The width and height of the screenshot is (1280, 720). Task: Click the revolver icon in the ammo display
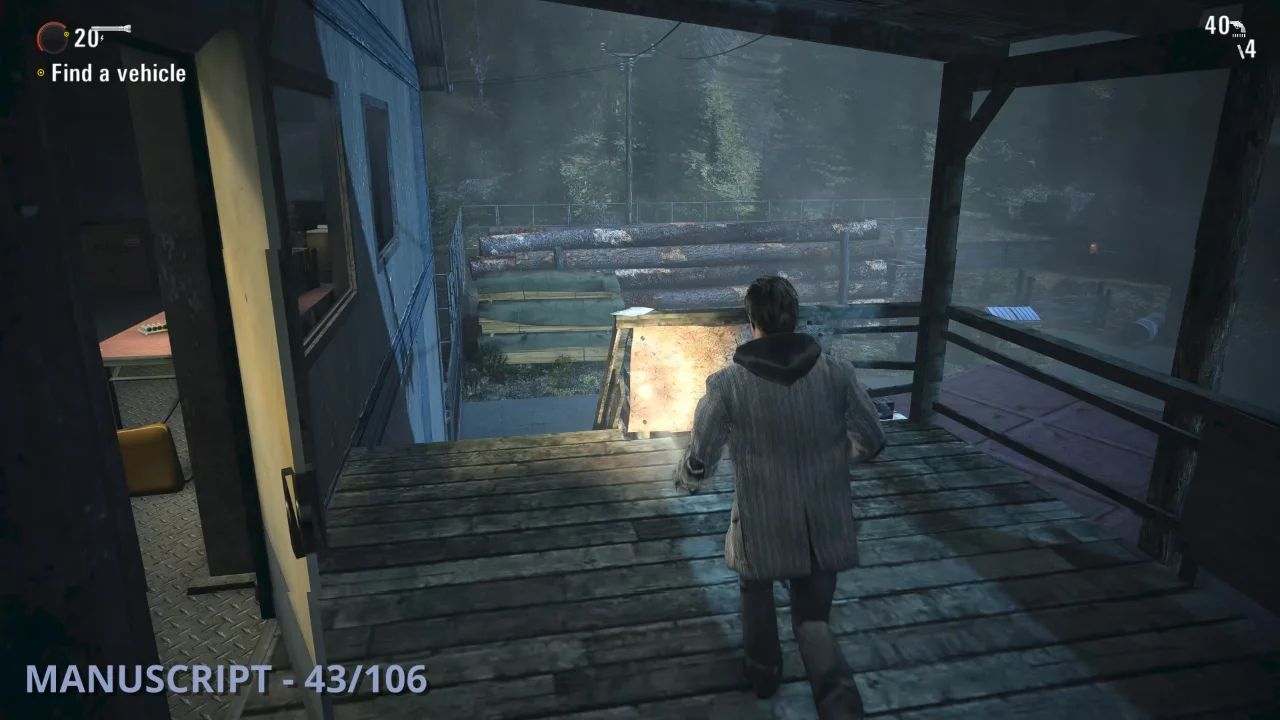(x=1238, y=27)
